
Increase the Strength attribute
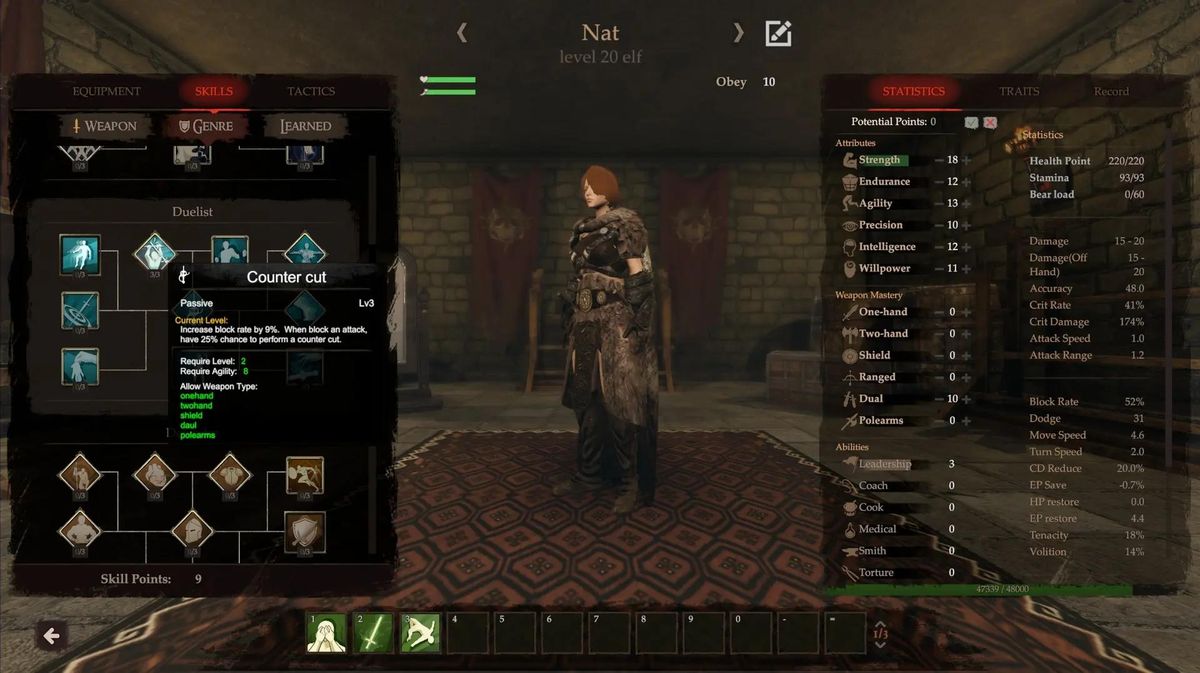point(966,160)
